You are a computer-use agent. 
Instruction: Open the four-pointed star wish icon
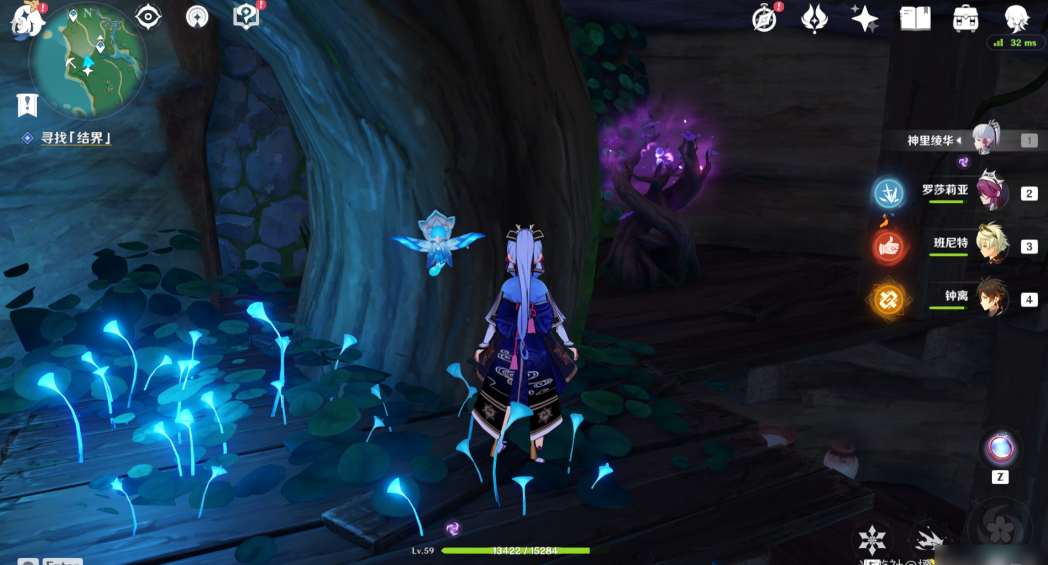(x=864, y=18)
